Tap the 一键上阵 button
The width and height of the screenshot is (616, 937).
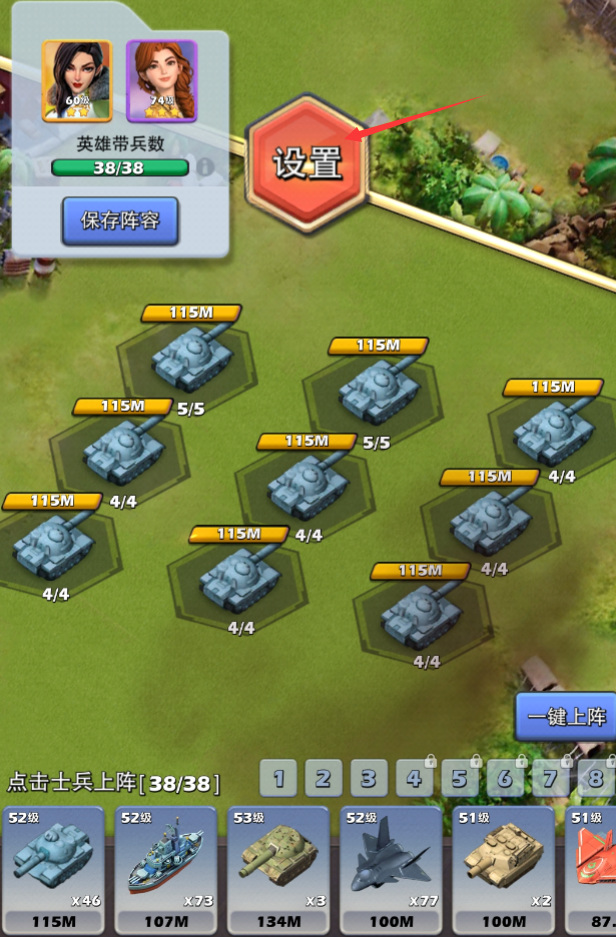coord(567,716)
